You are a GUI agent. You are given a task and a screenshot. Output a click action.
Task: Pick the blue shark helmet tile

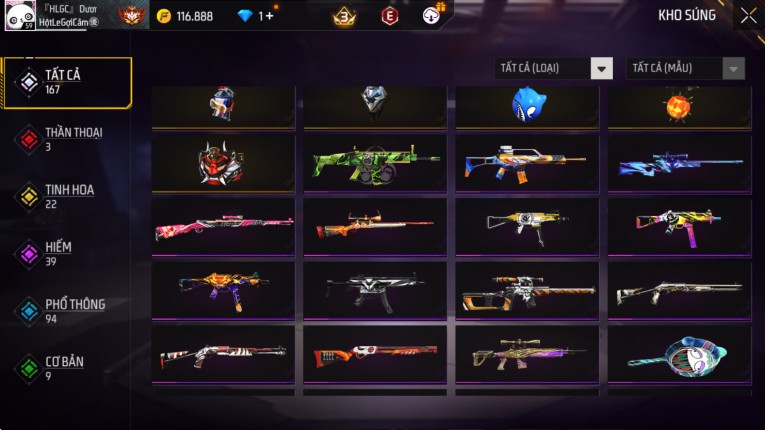point(527,104)
